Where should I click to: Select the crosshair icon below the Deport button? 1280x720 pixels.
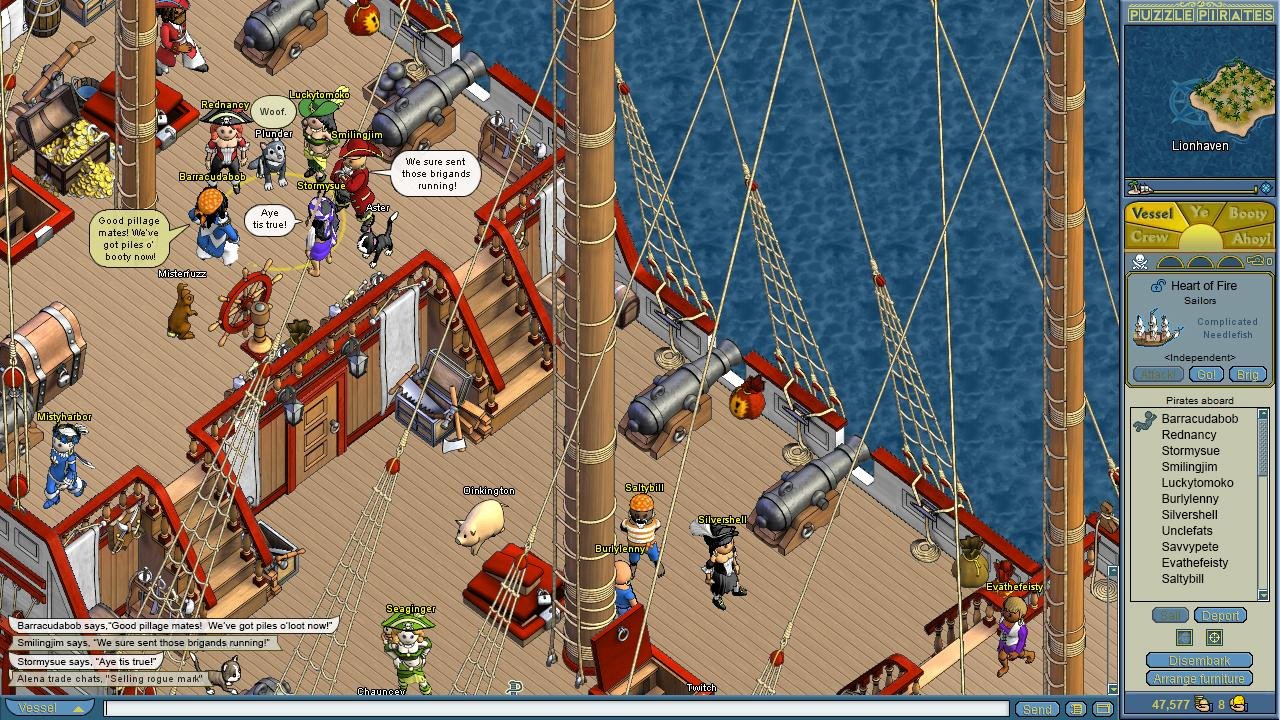coord(1214,638)
